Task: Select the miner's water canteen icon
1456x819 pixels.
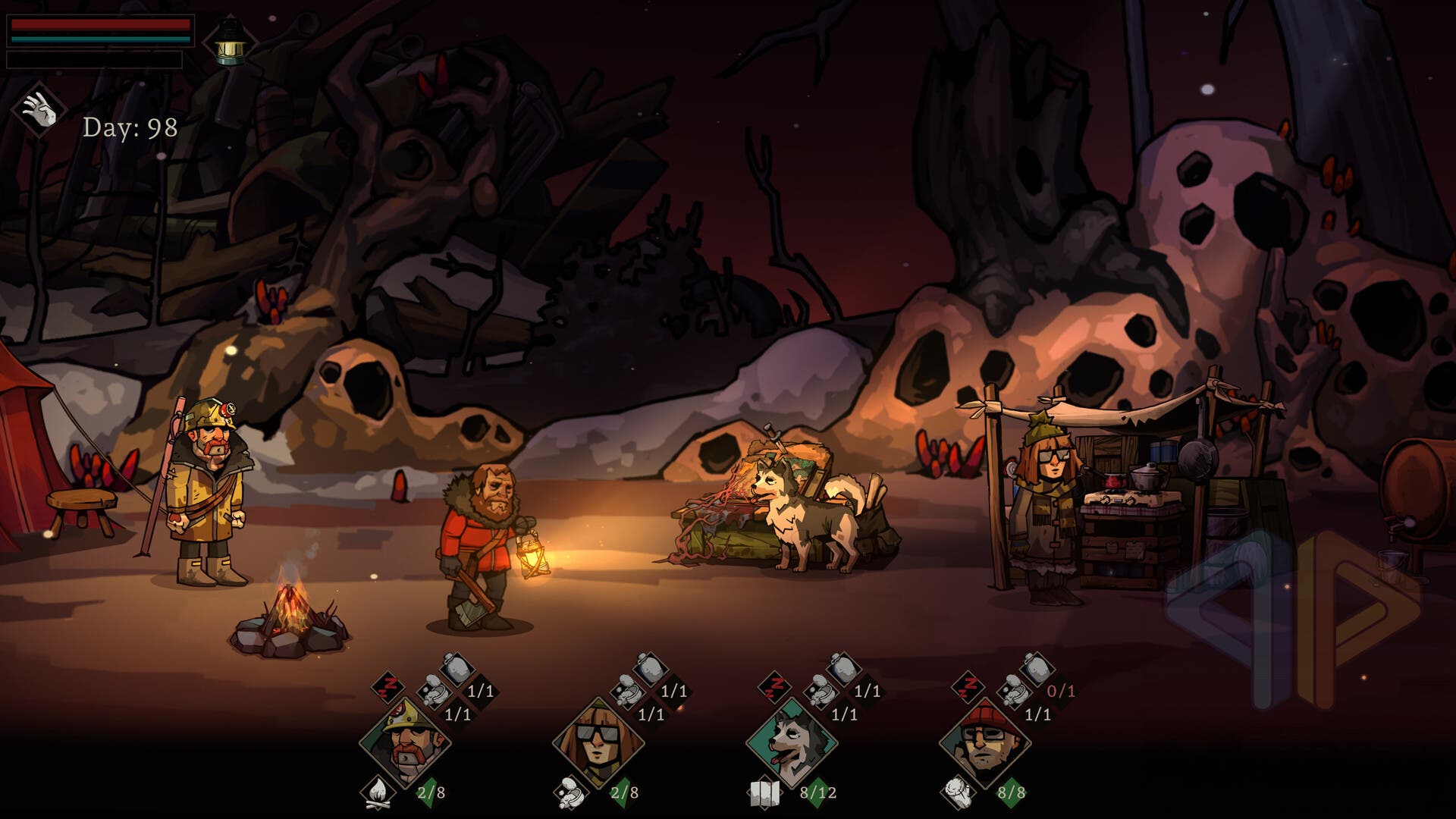Action: [458, 670]
